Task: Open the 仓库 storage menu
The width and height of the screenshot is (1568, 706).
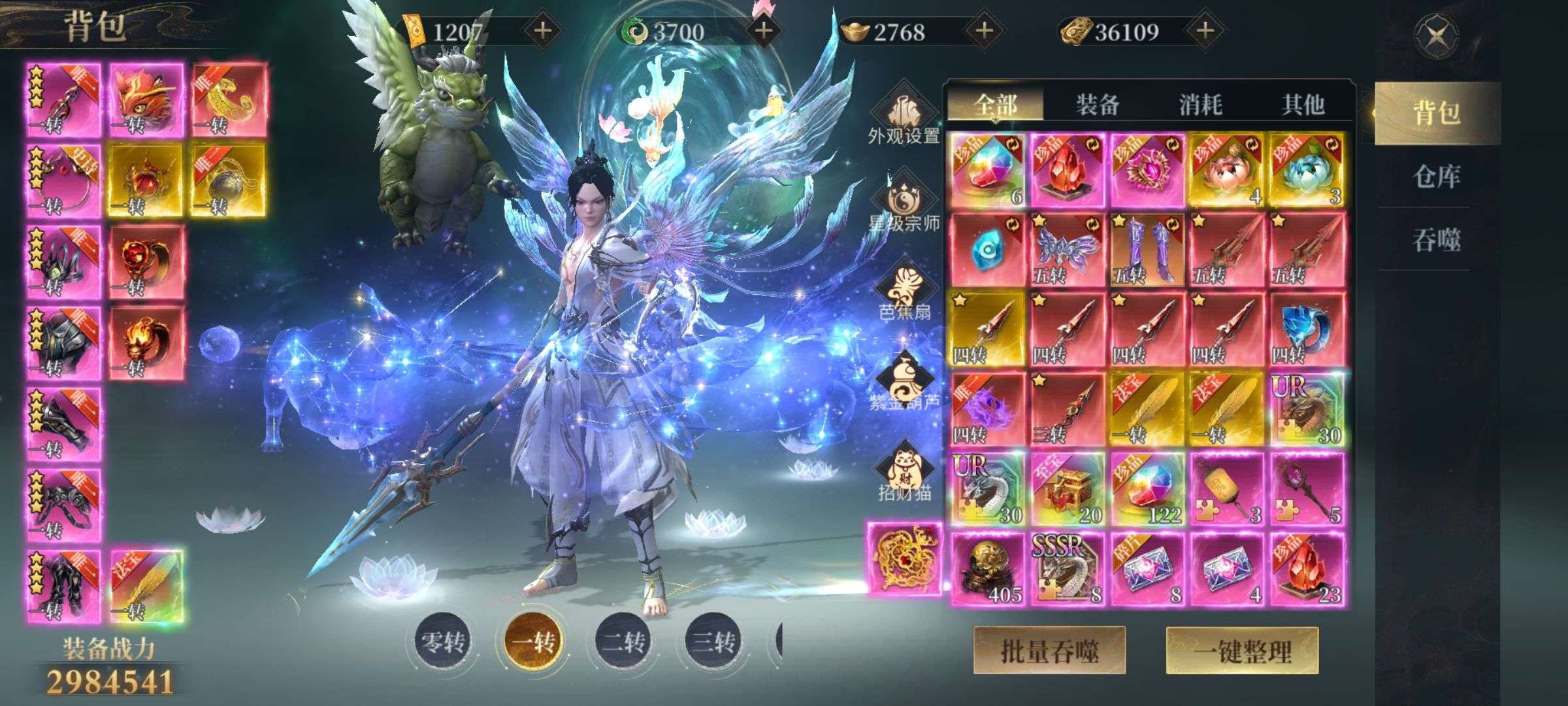Action: coord(1436,176)
